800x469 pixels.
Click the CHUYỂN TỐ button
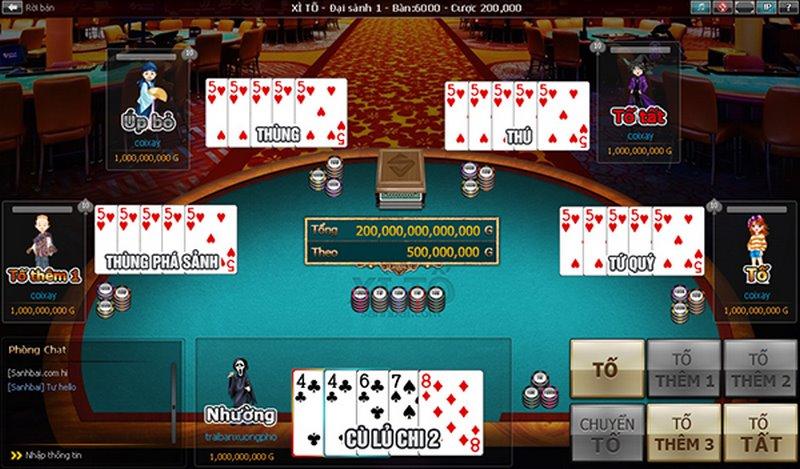[606, 433]
